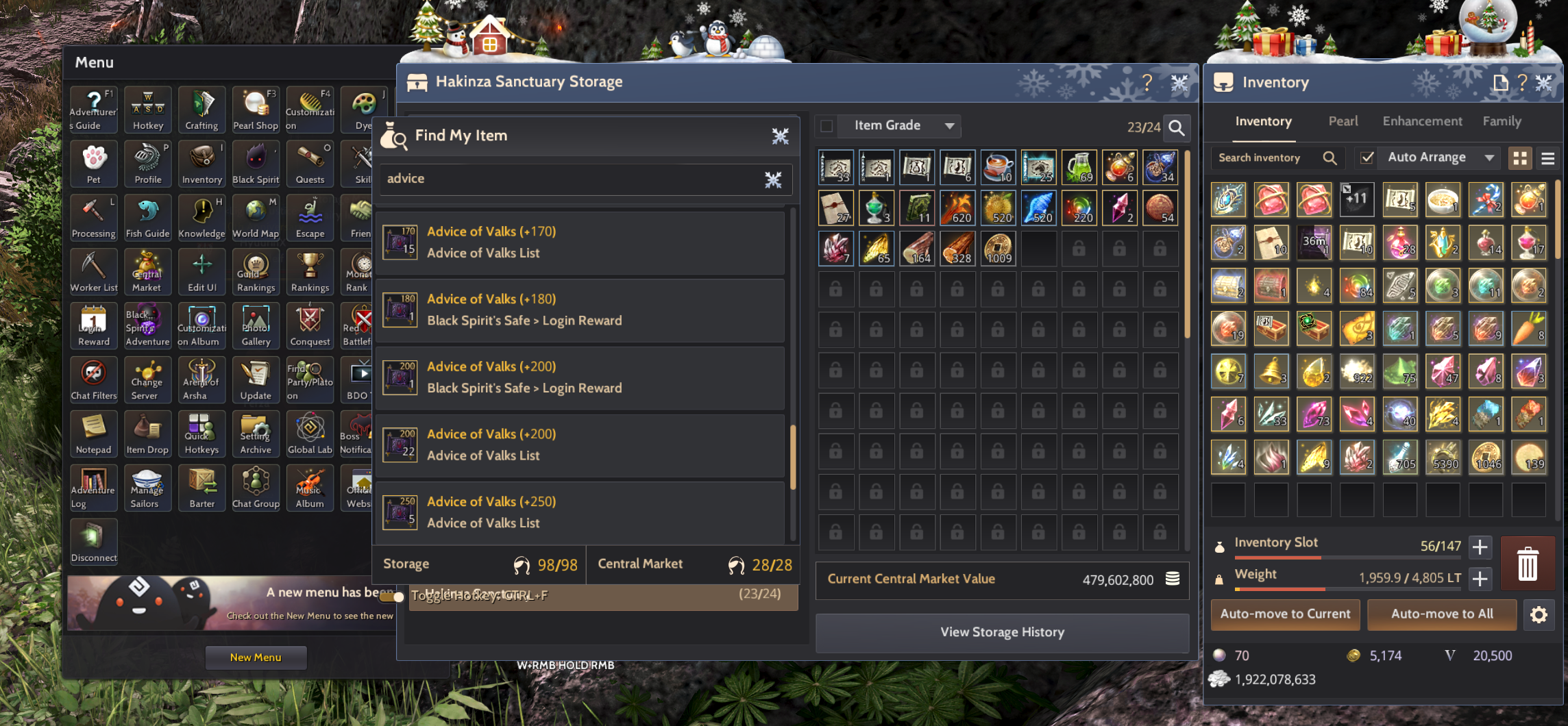
Task: Click the Black Spirit menu icon
Action: coord(256,163)
